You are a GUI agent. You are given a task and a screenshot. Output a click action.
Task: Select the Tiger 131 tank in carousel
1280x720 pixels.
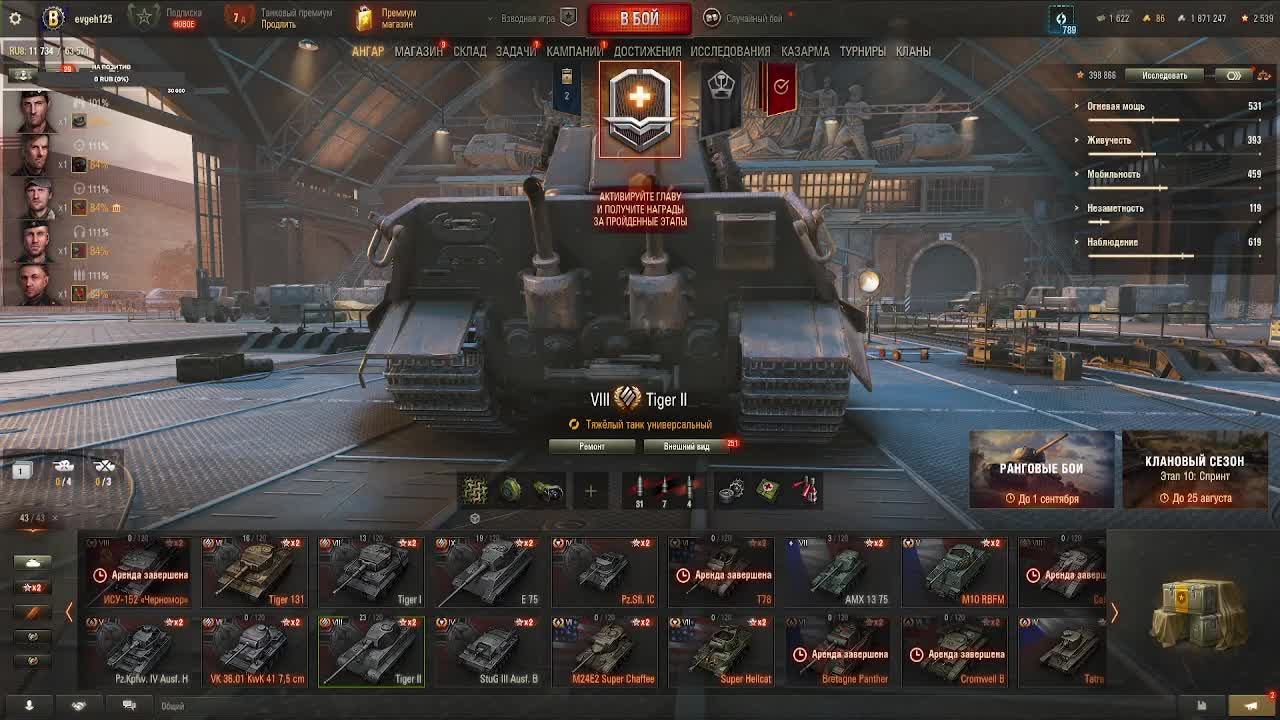point(254,572)
